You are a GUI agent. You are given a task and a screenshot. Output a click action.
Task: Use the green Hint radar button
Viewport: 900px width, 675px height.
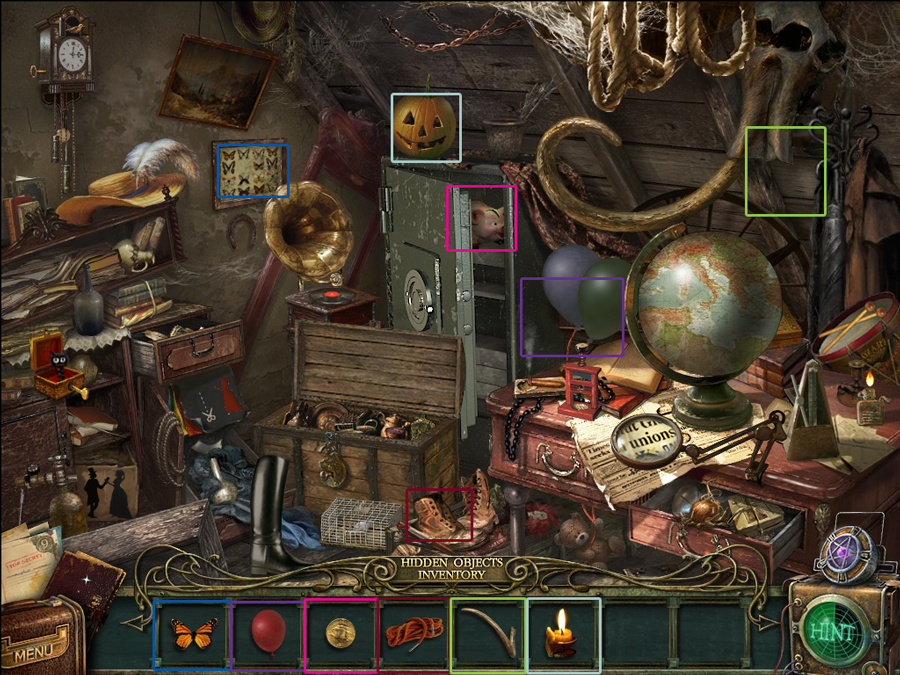pyautogui.click(x=832, y=632)
